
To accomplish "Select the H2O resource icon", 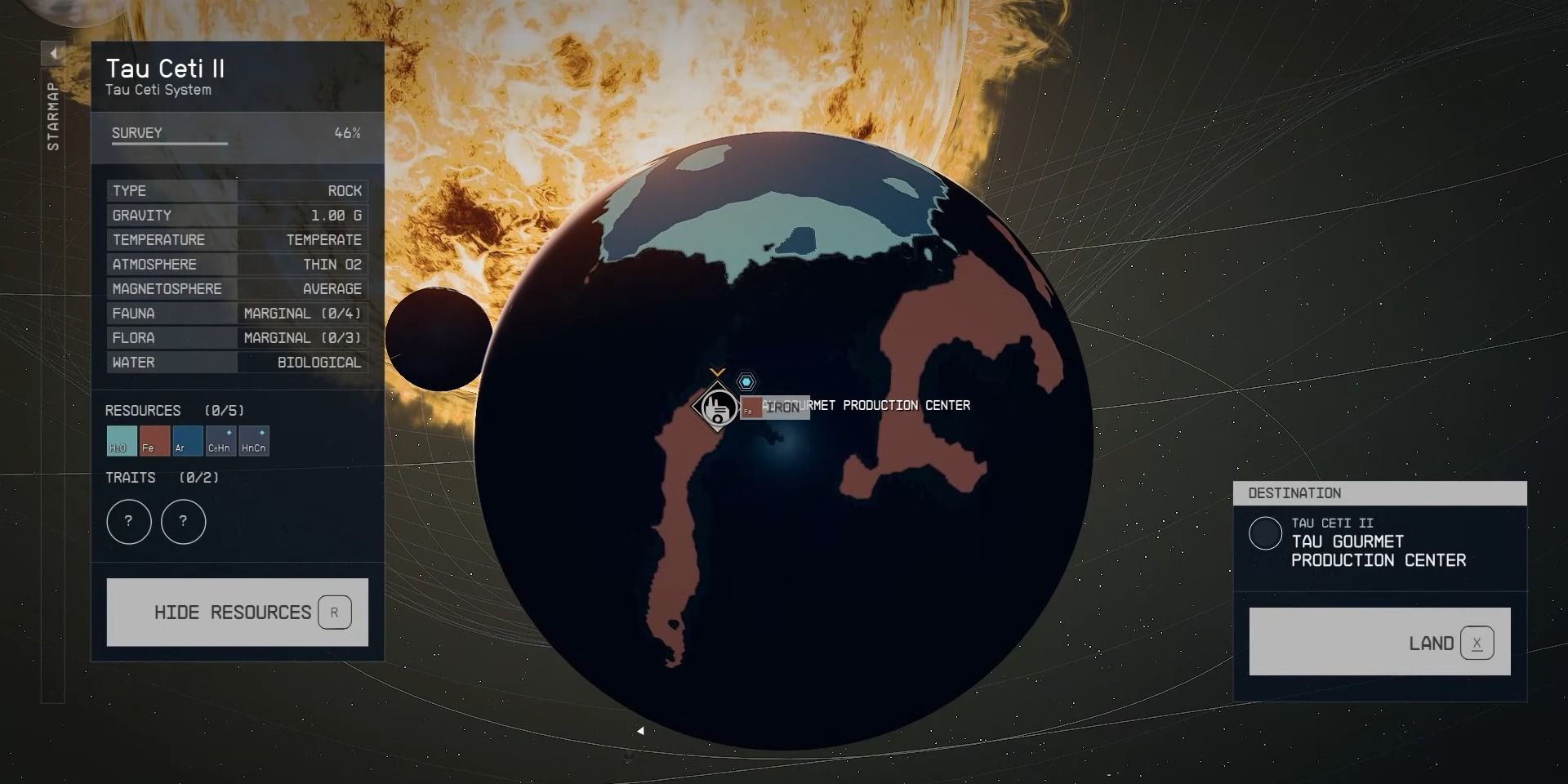I will tap(120, 441).
